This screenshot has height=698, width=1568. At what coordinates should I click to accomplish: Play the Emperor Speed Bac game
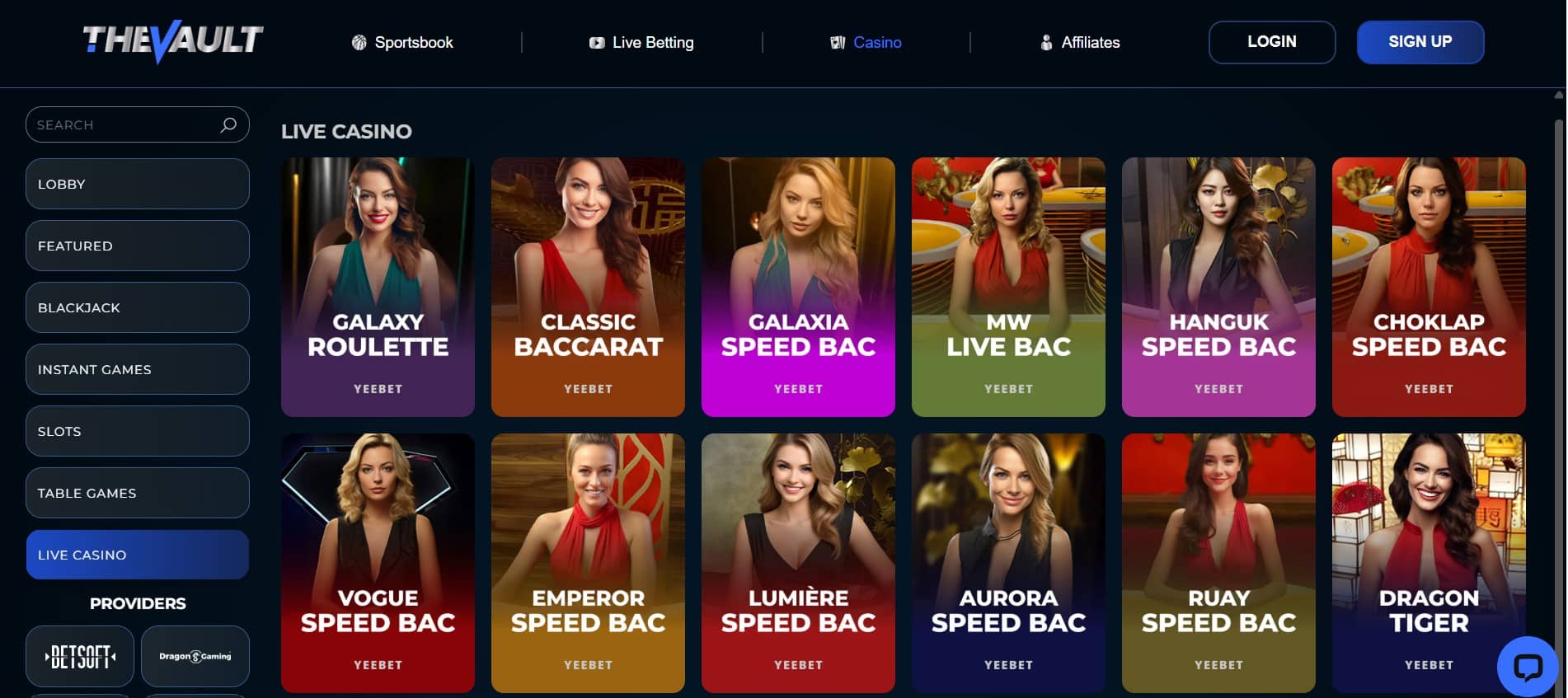(588, 563)
